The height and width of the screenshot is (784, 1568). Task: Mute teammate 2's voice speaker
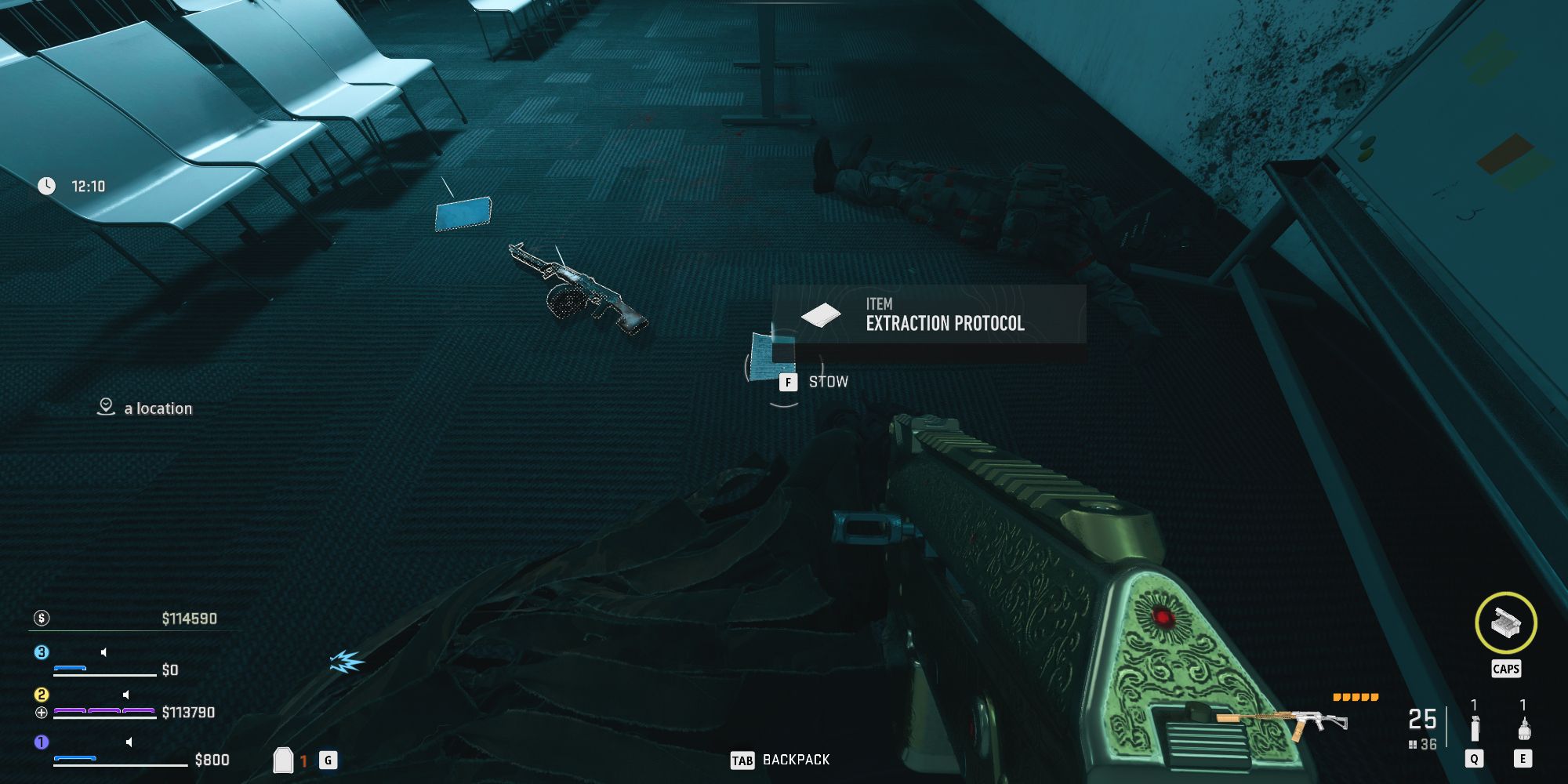click(125, 695)
